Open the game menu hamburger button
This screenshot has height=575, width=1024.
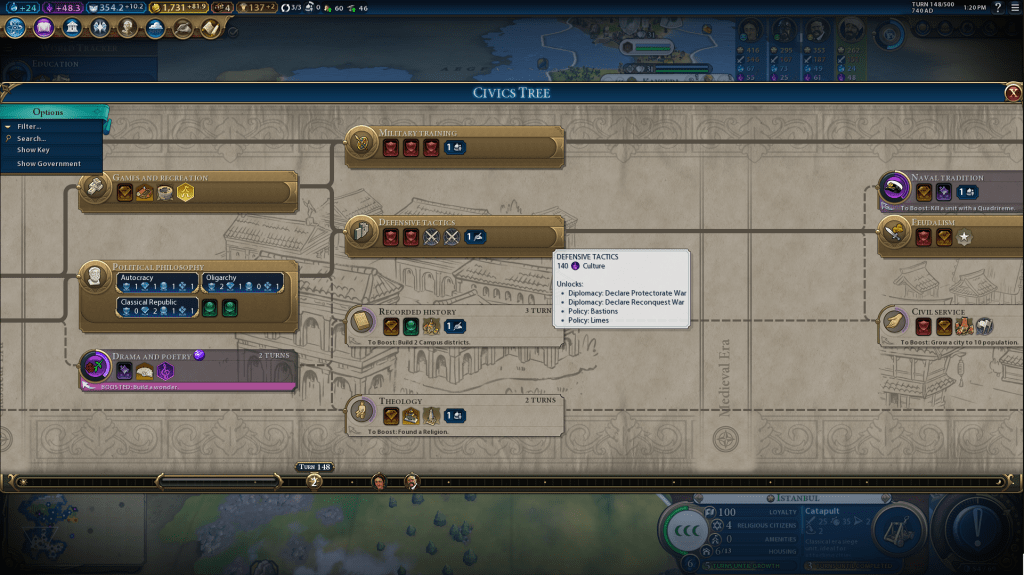tap(1014, 8)
